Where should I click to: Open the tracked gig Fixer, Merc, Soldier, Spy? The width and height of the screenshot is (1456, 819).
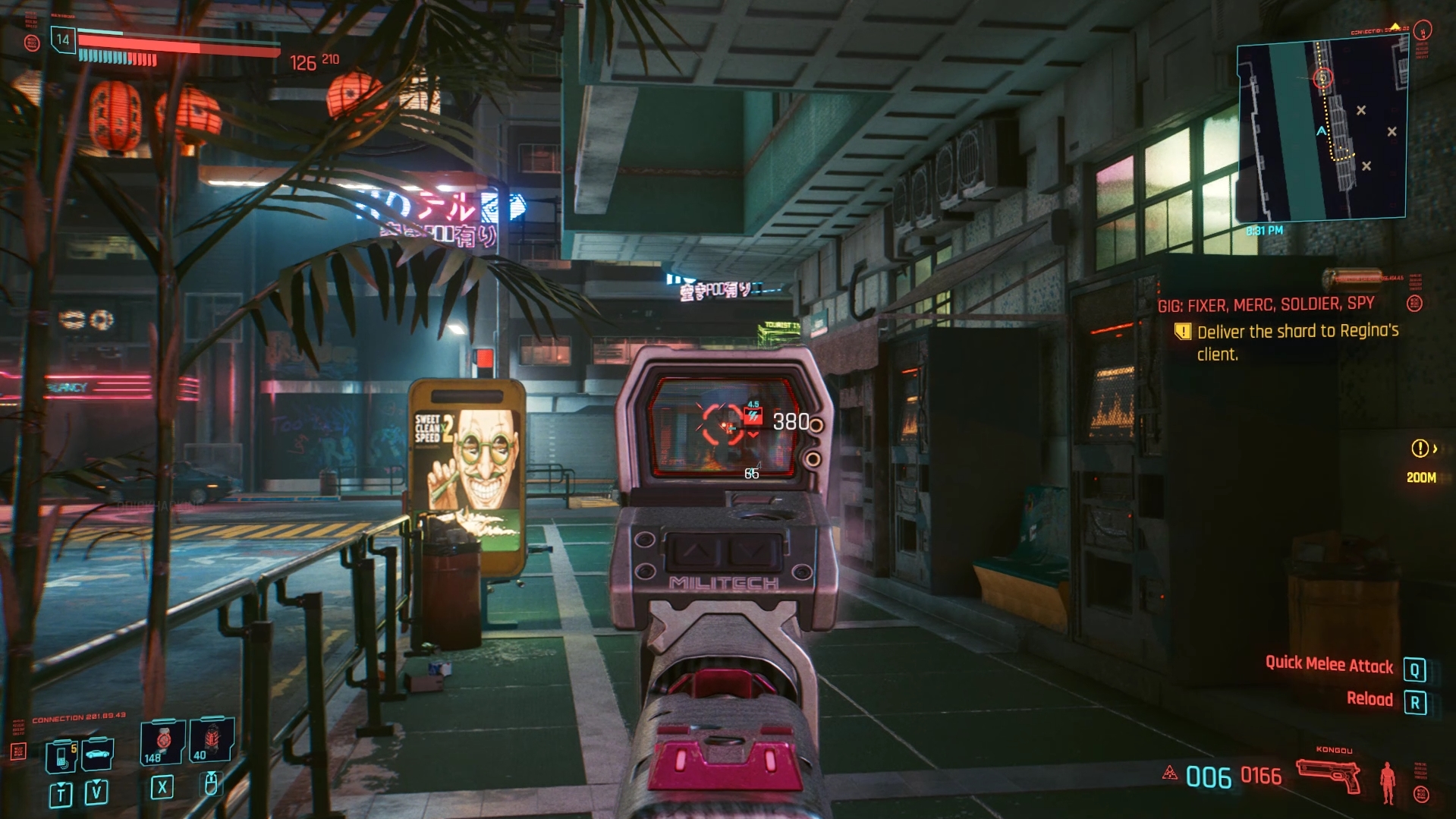pos(1266,305)
